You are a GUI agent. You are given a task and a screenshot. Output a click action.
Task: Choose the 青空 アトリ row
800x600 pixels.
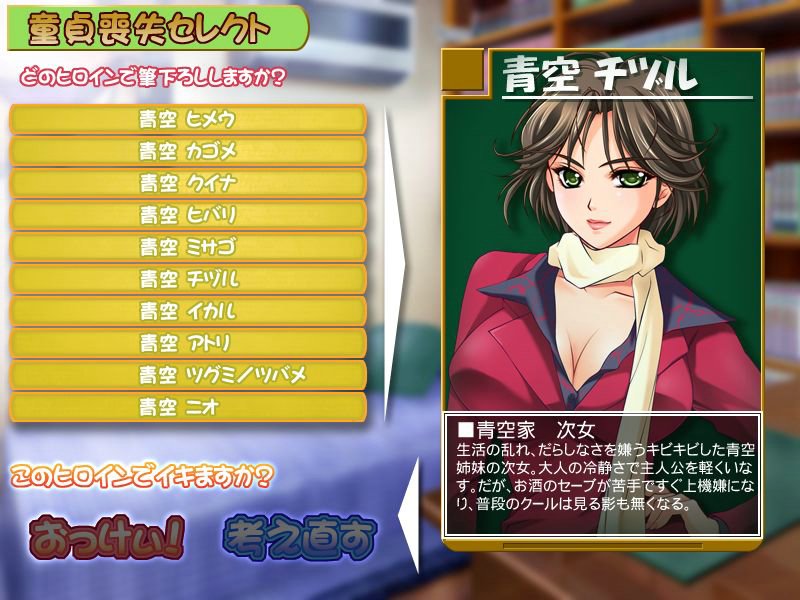188,343
